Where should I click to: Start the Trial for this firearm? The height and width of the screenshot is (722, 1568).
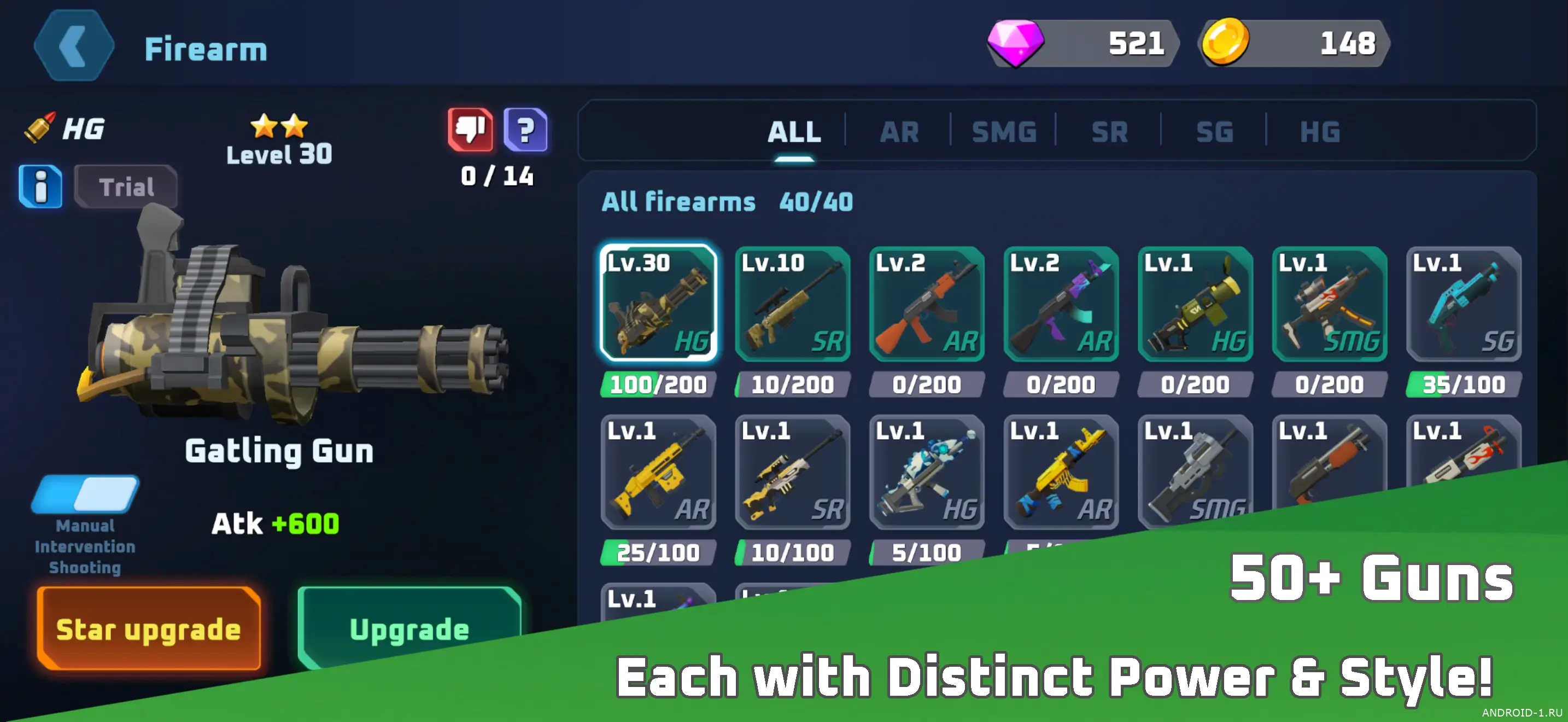(x=126, y=187)
